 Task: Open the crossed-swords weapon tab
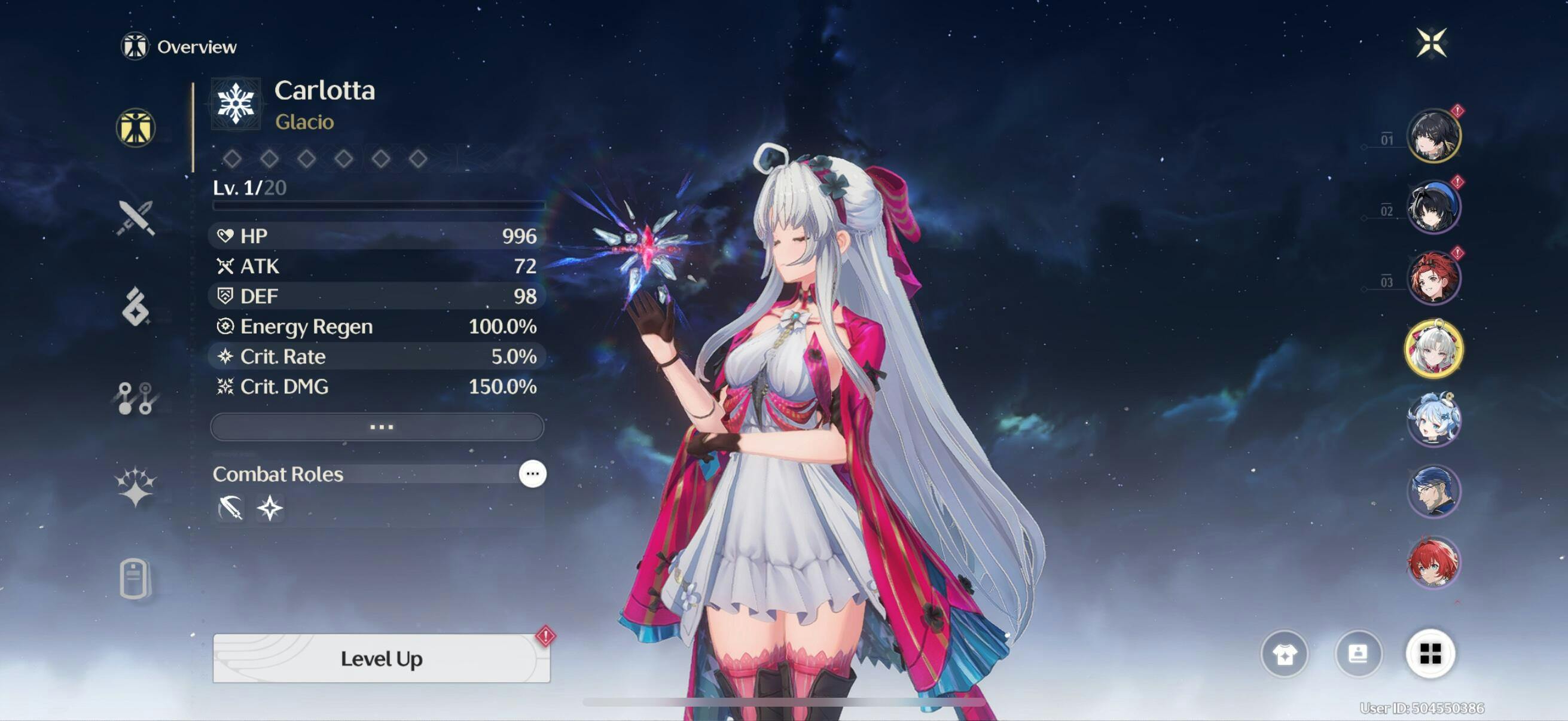tap(136, 218)
